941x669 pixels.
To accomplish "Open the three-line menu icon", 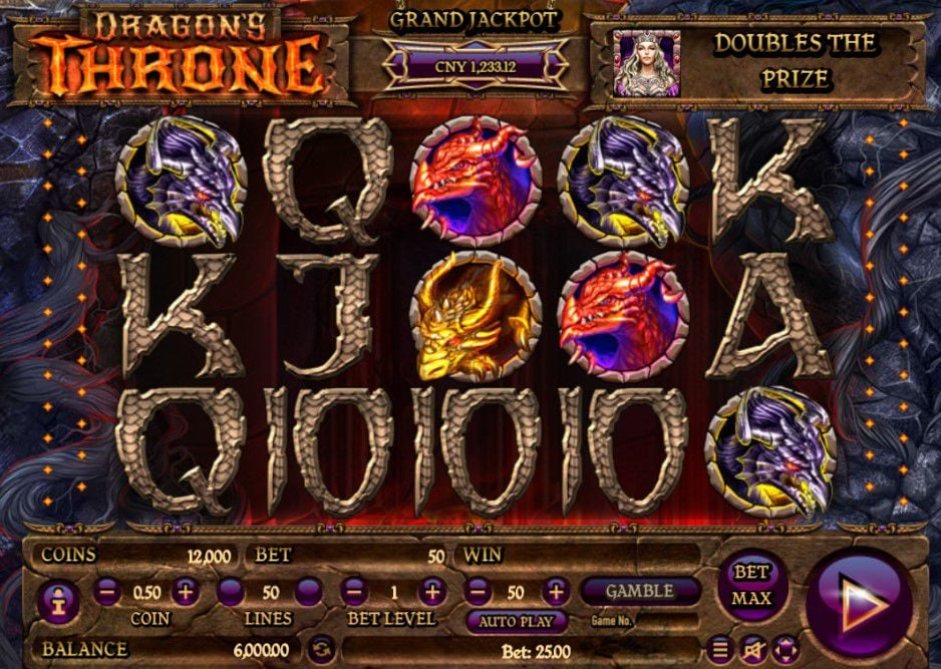I will coord(719,649).
